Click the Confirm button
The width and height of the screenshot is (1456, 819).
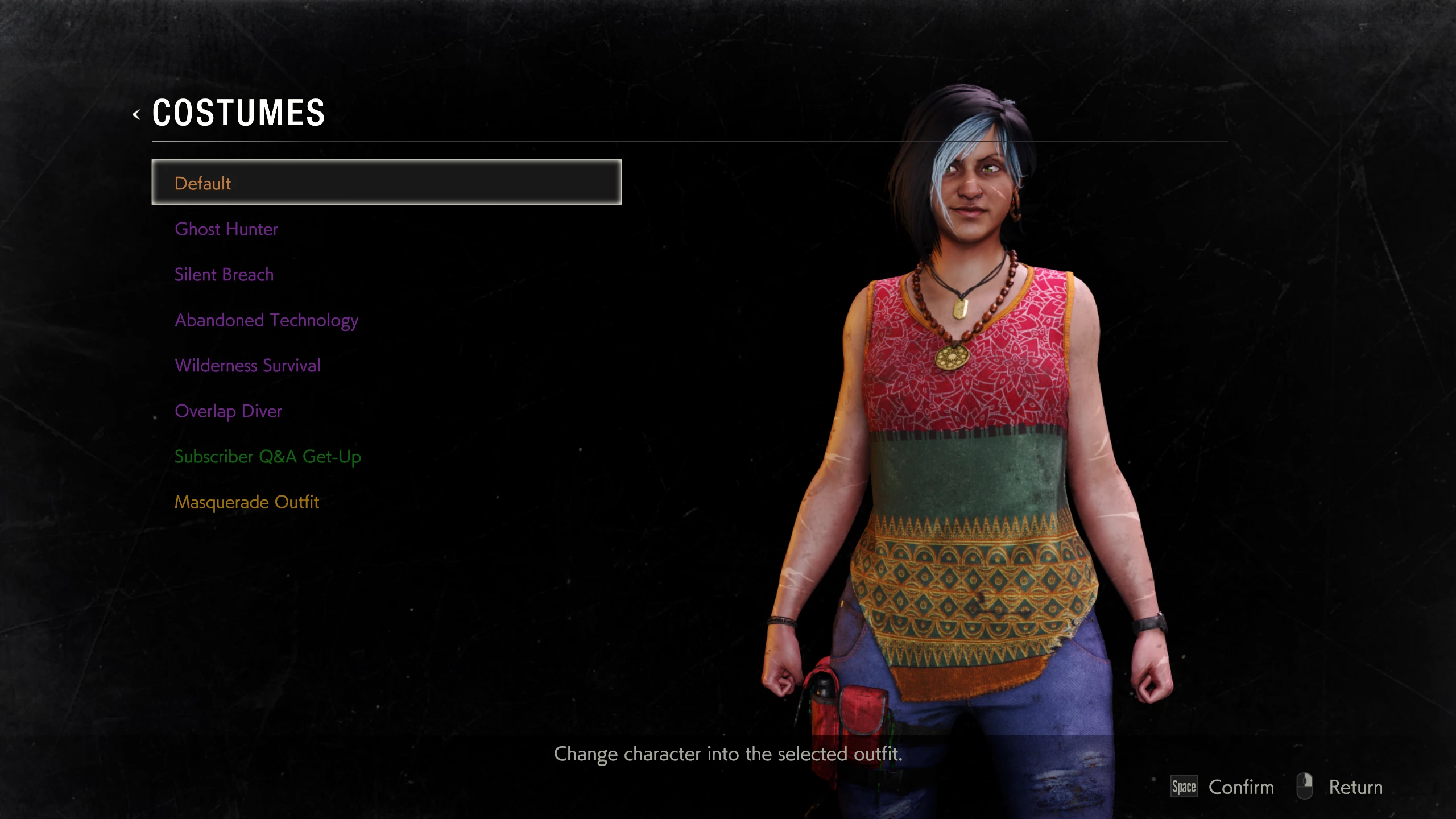pos(1240,787)
